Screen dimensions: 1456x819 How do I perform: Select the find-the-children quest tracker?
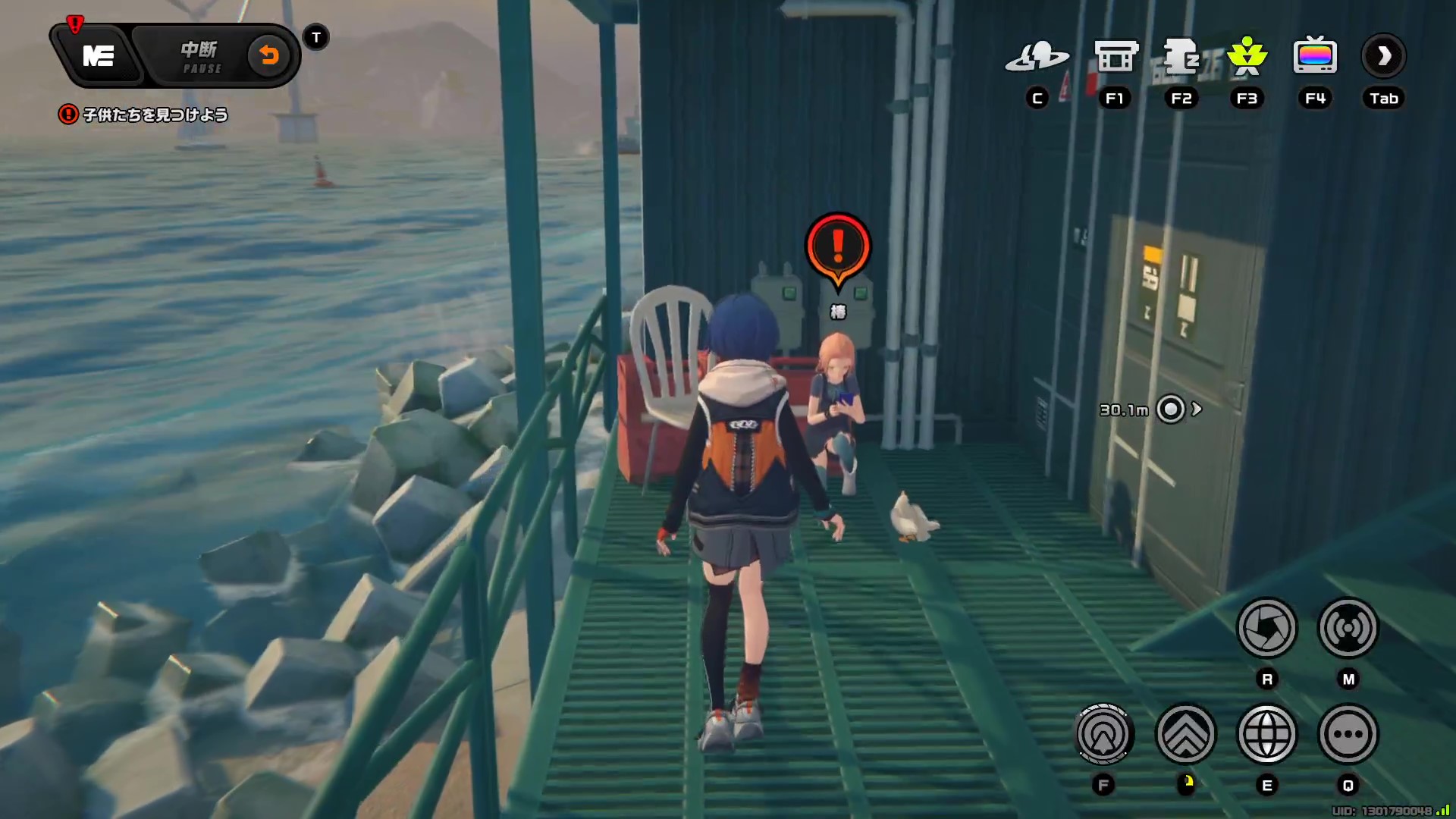[144, 115]
